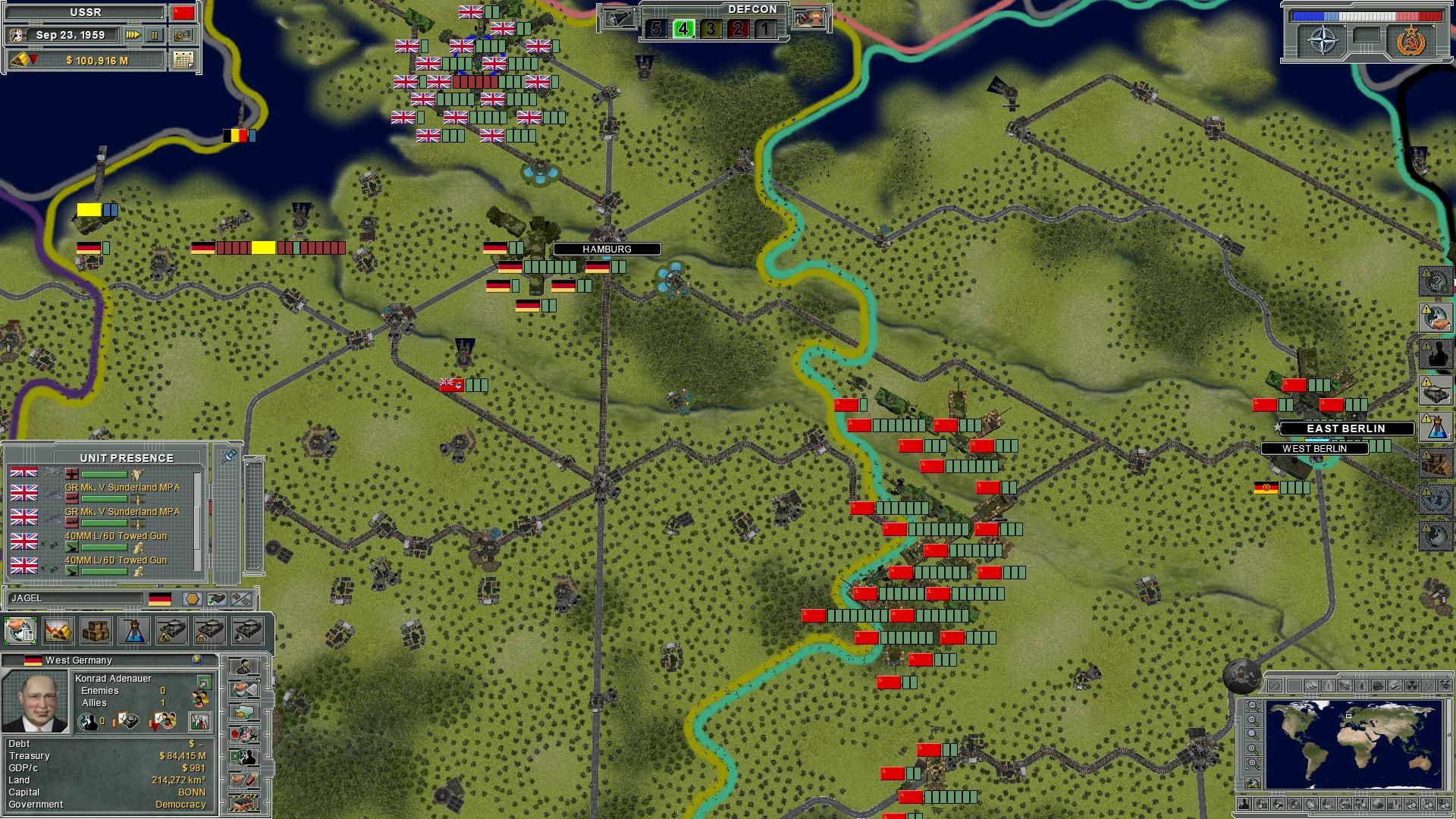The height and width of the screenshot is (819, 1456).
Task: Open the Diplomacy globe-handshake panel
Action: [20, 629]
